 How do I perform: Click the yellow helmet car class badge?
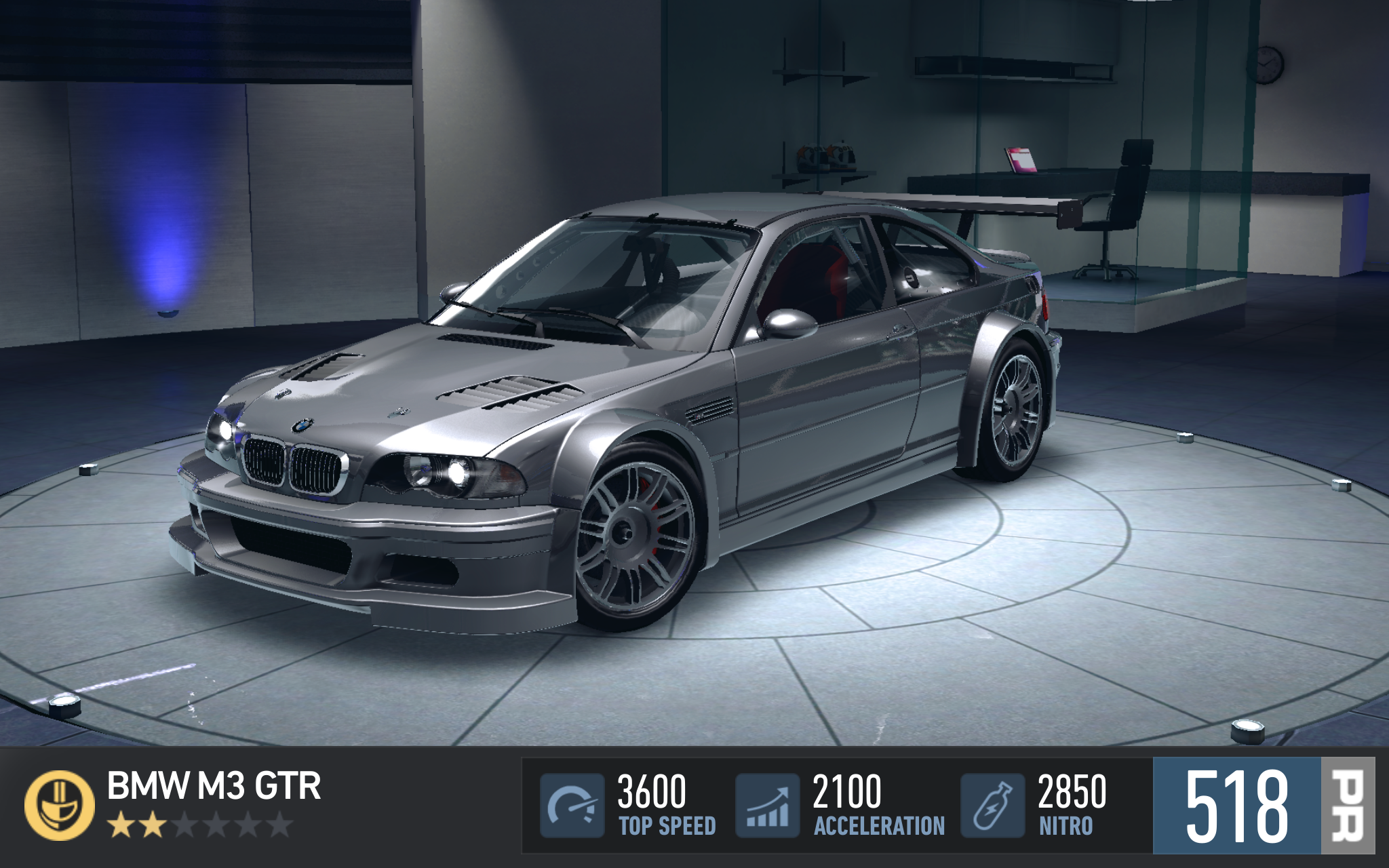point(60,805)
